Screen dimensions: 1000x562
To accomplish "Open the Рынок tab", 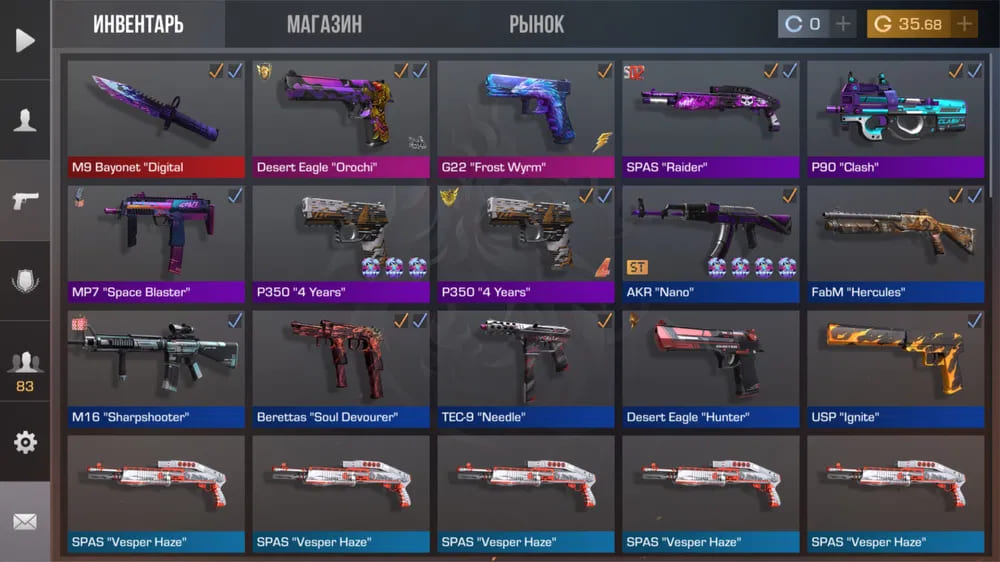I will point(536,24).
